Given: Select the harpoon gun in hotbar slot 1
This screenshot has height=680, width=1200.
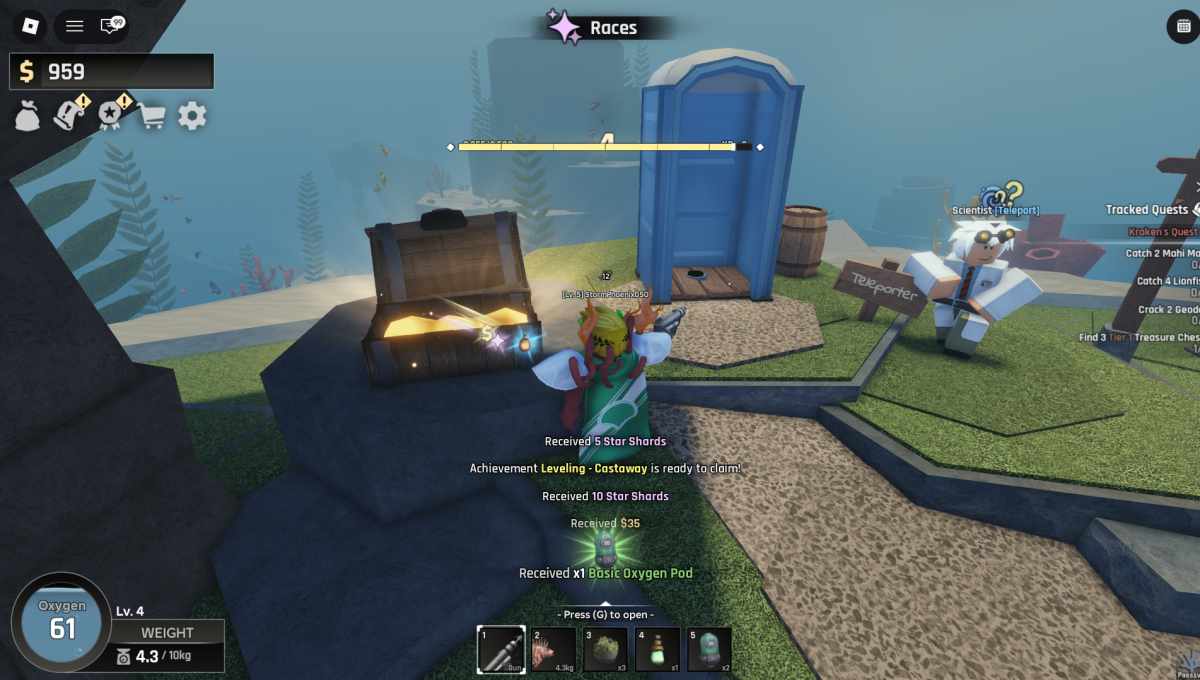Looking at the screenshot, I should tap(501, 649).
